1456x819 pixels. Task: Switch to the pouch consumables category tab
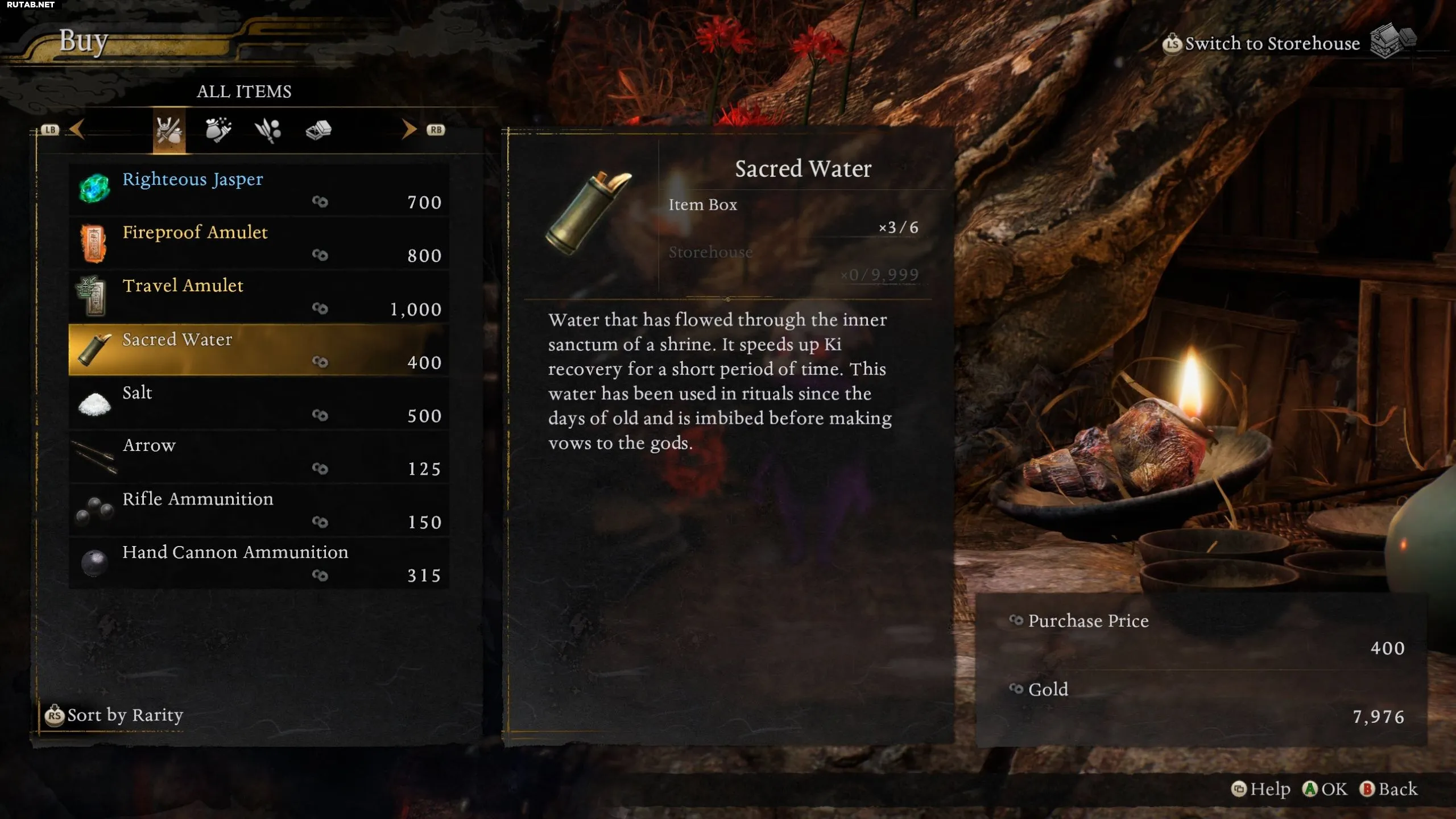(x=218, y=130)
